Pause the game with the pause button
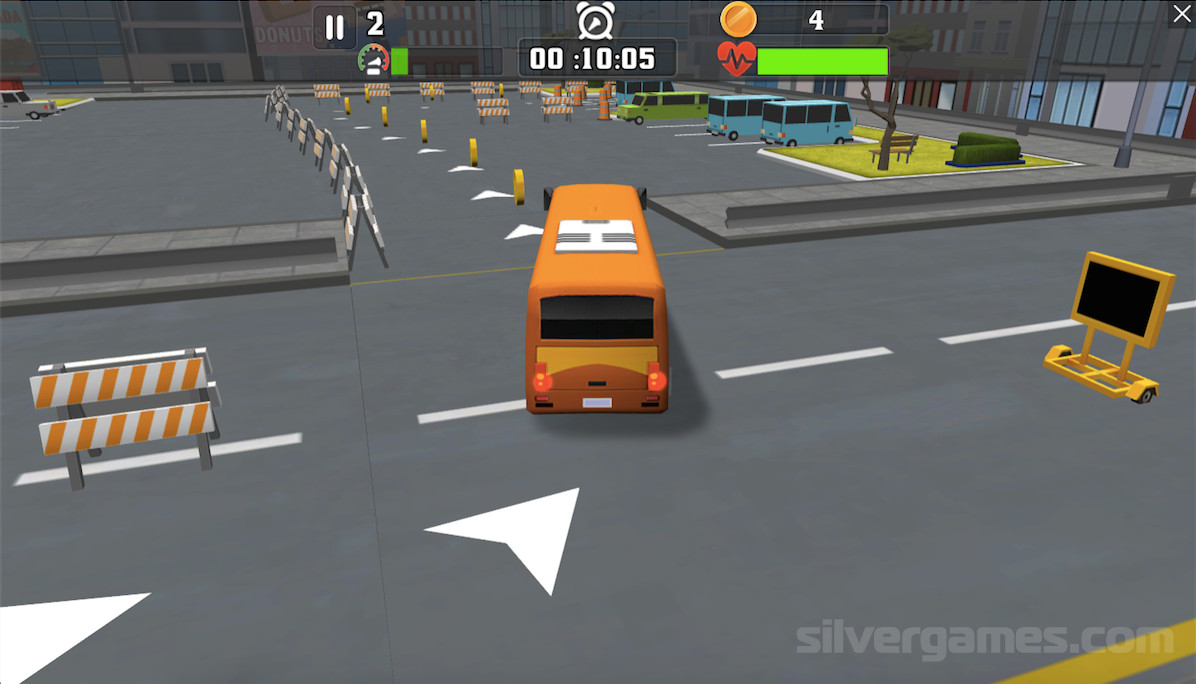This screenshot has height=684, width=1196. click(x=335, y=27)
